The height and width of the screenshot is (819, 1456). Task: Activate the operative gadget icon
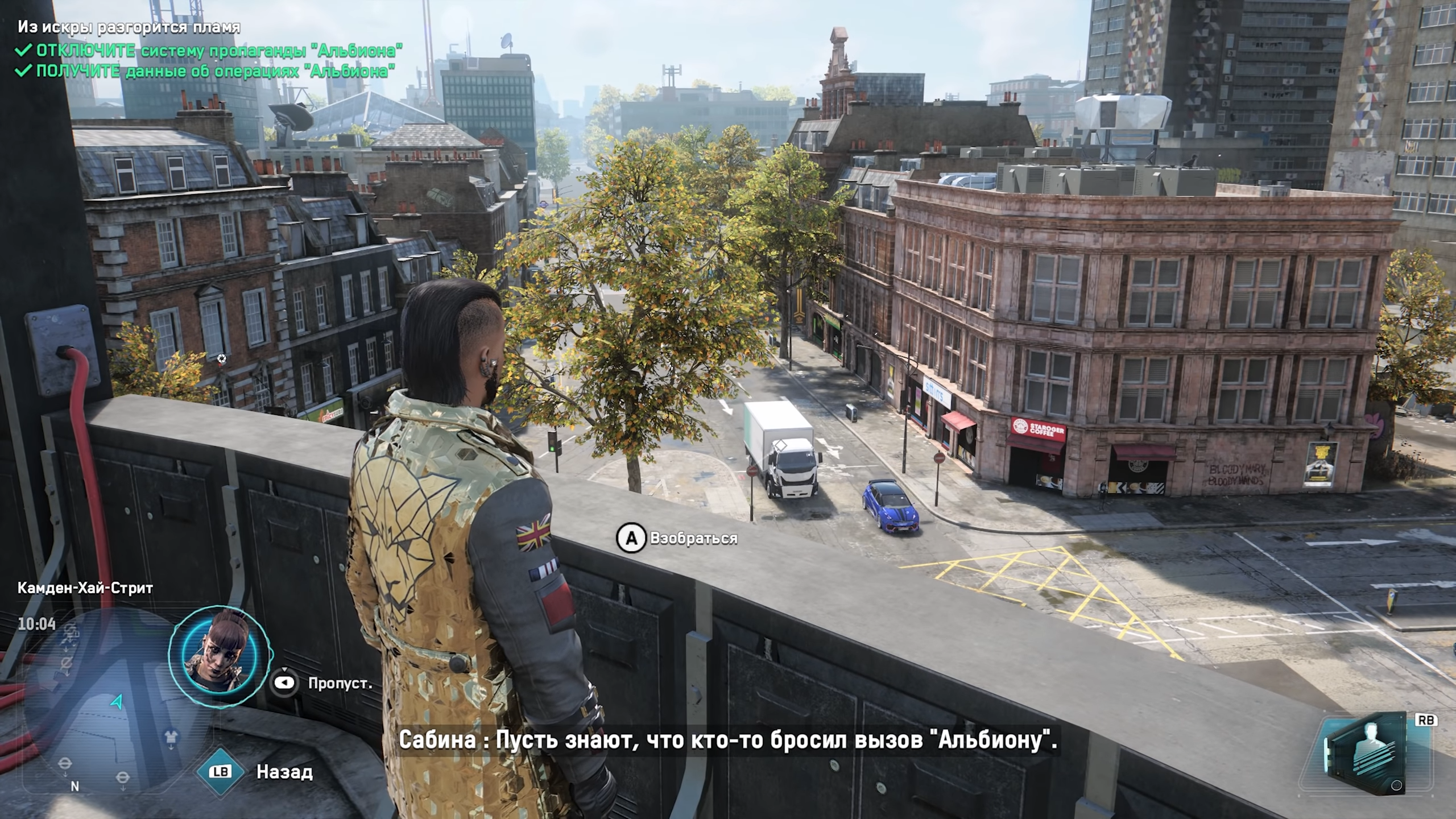click(1371, 751)
